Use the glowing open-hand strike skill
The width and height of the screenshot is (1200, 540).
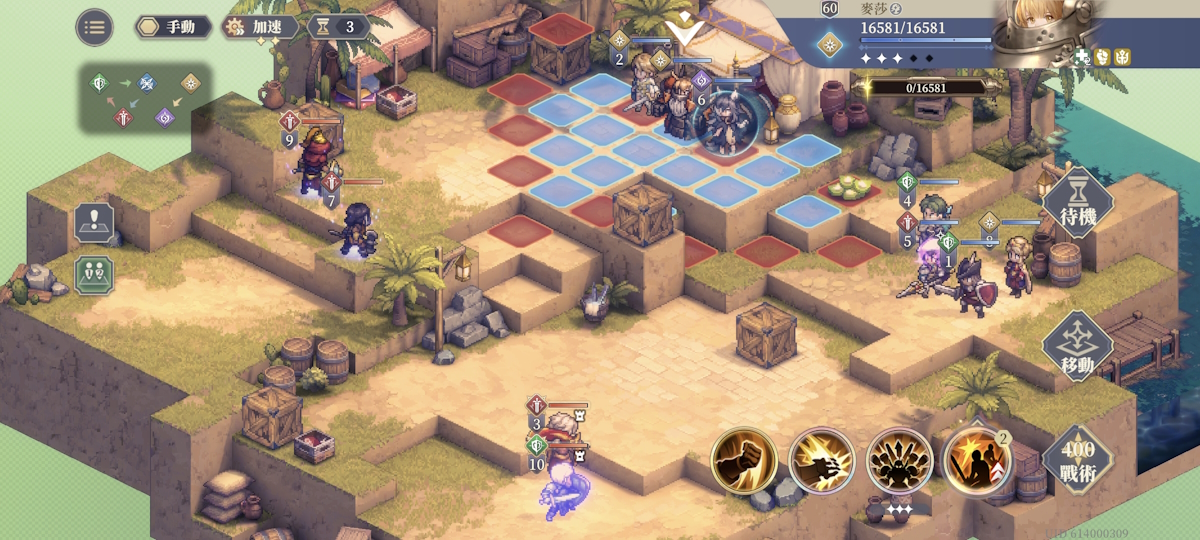click(x=822, y=461)
